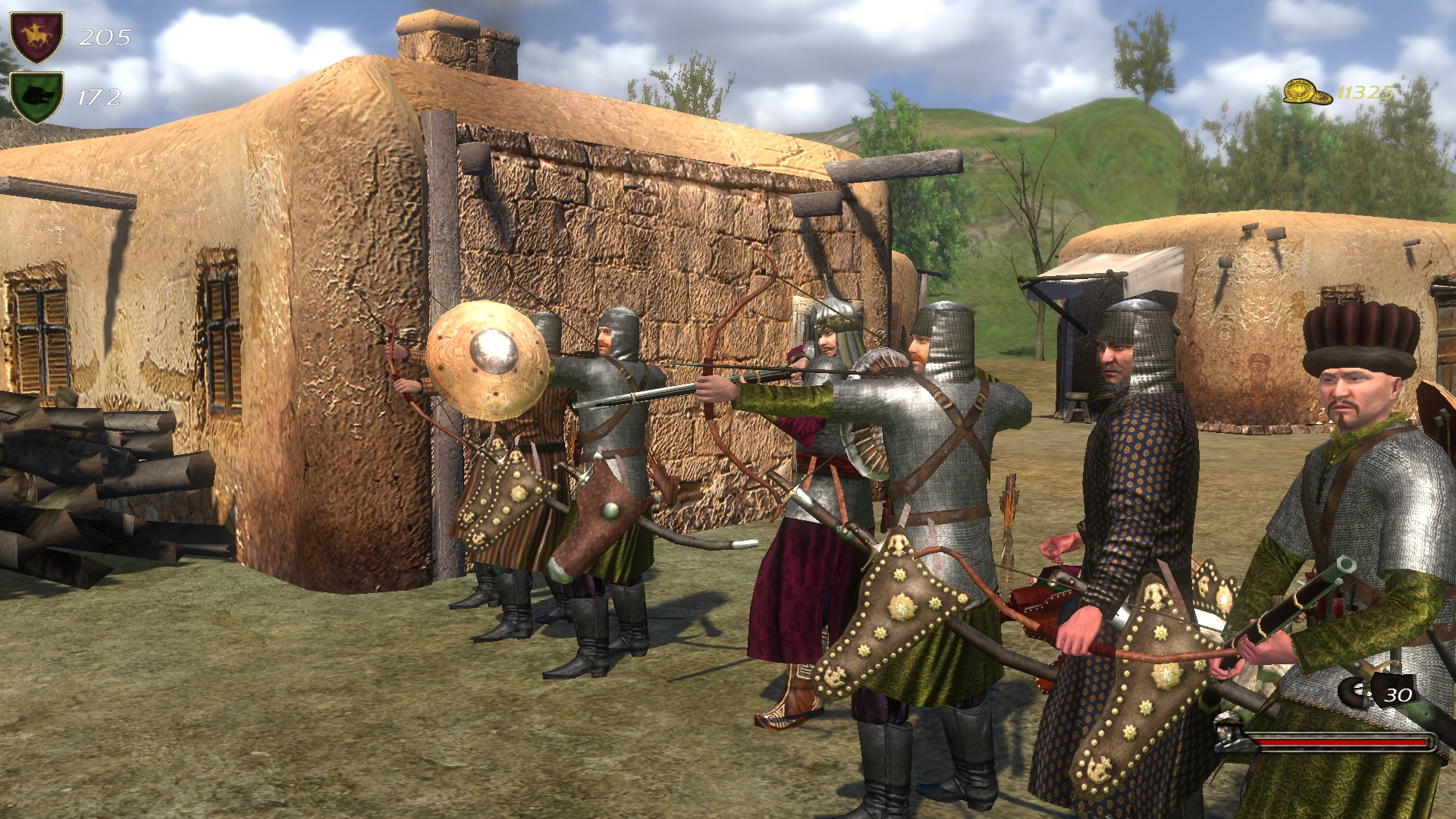Select the green boar faction shield

click(x=36, y=96)
